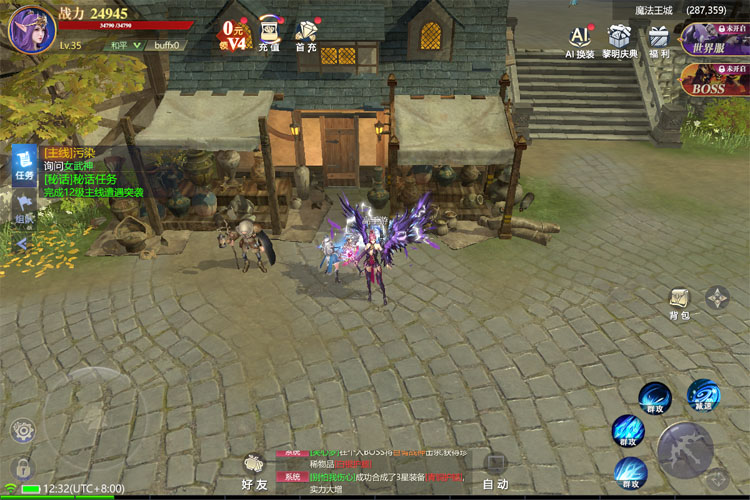The width and height of the screenshot is (750, 500).
Task: Open the 好友 friends list
Action: click(255, 470)
